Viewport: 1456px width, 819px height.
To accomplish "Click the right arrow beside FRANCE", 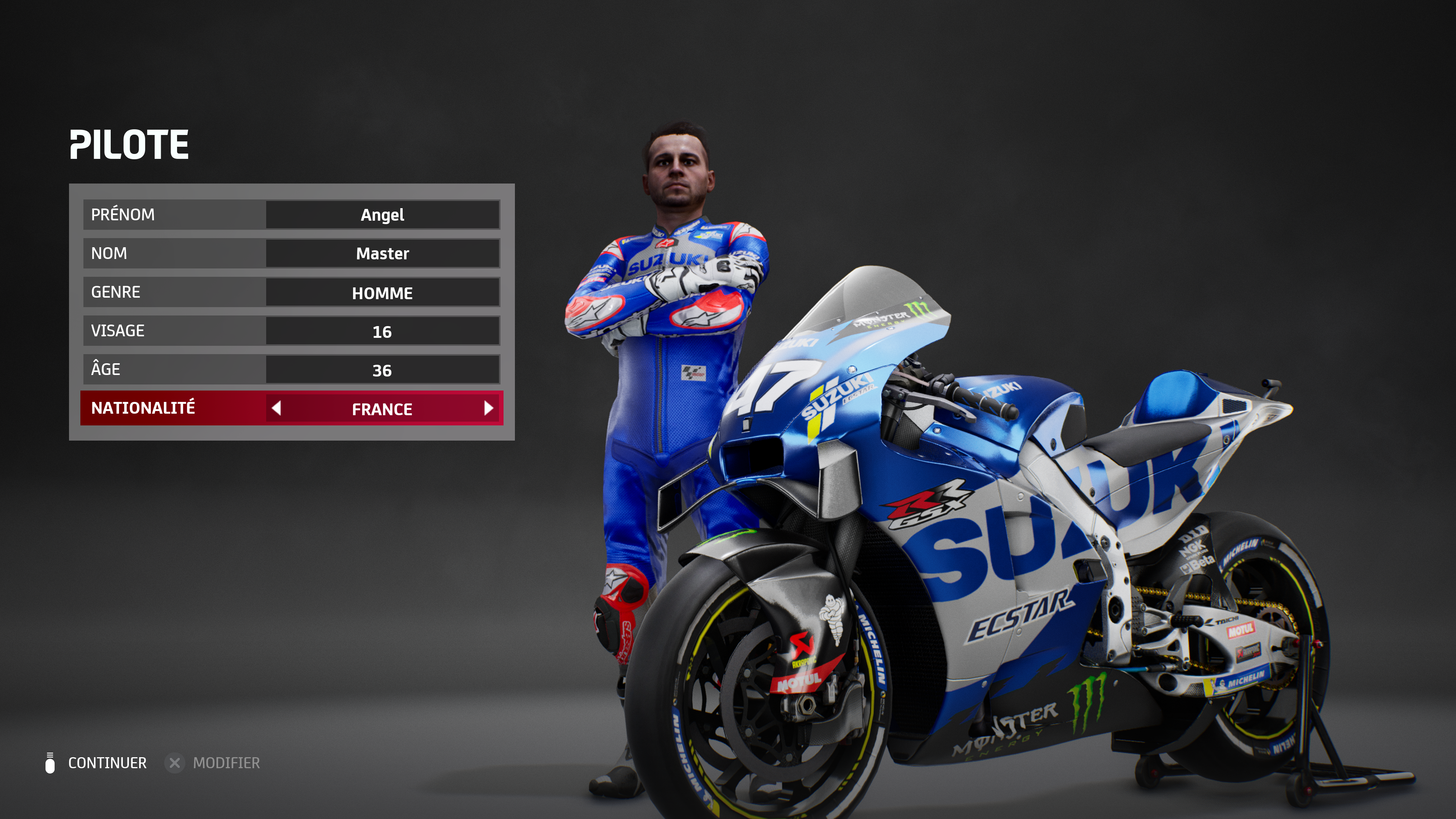I will pos(488,408).
